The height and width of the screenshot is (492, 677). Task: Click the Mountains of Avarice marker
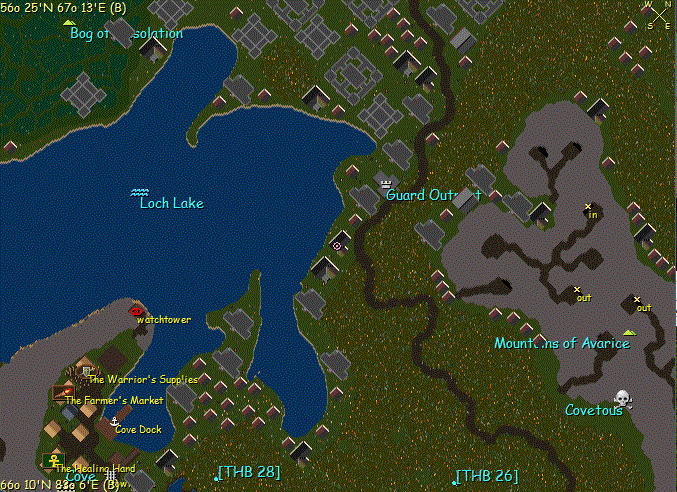[x=628, y=332]
